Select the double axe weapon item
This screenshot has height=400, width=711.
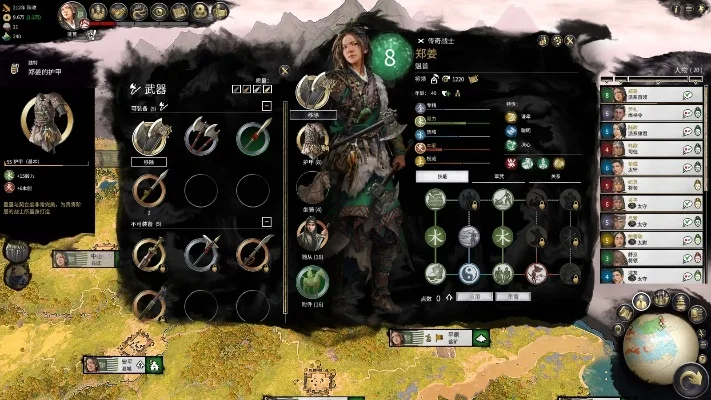pyautogui.click(x=201, y=137)
